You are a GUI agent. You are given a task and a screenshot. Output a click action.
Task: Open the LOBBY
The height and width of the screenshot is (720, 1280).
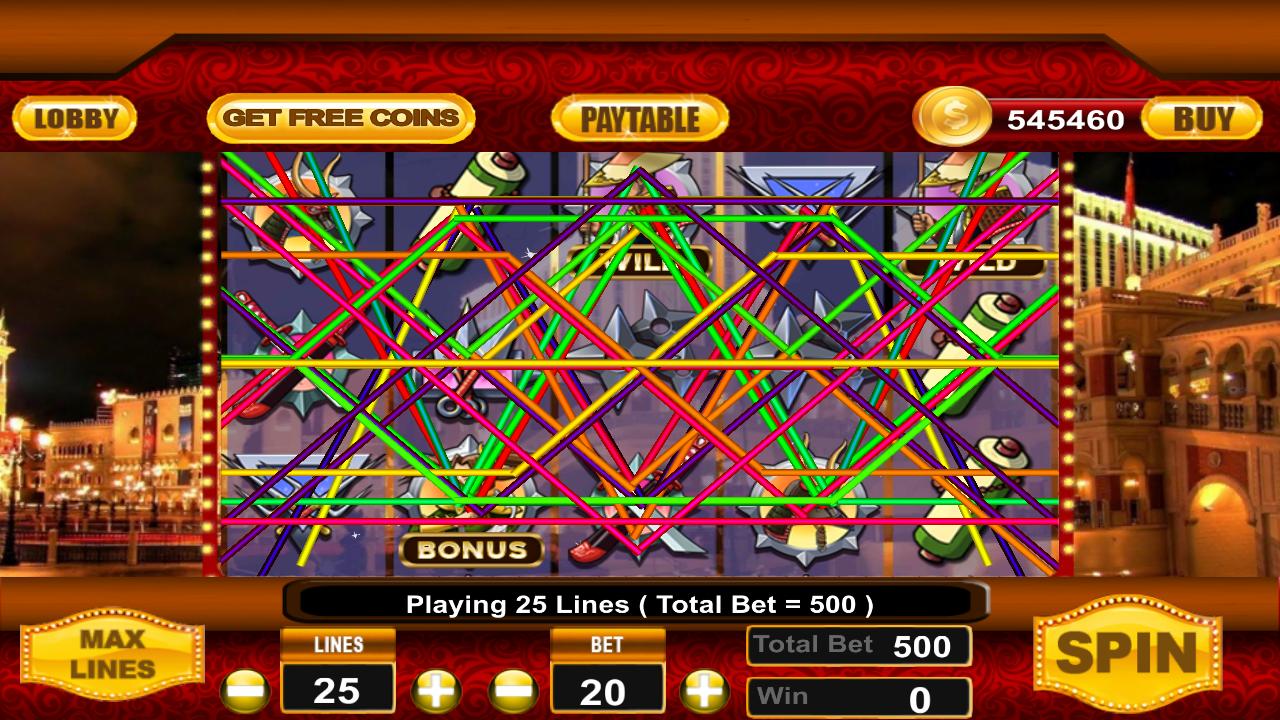click(x=74, y=118)
